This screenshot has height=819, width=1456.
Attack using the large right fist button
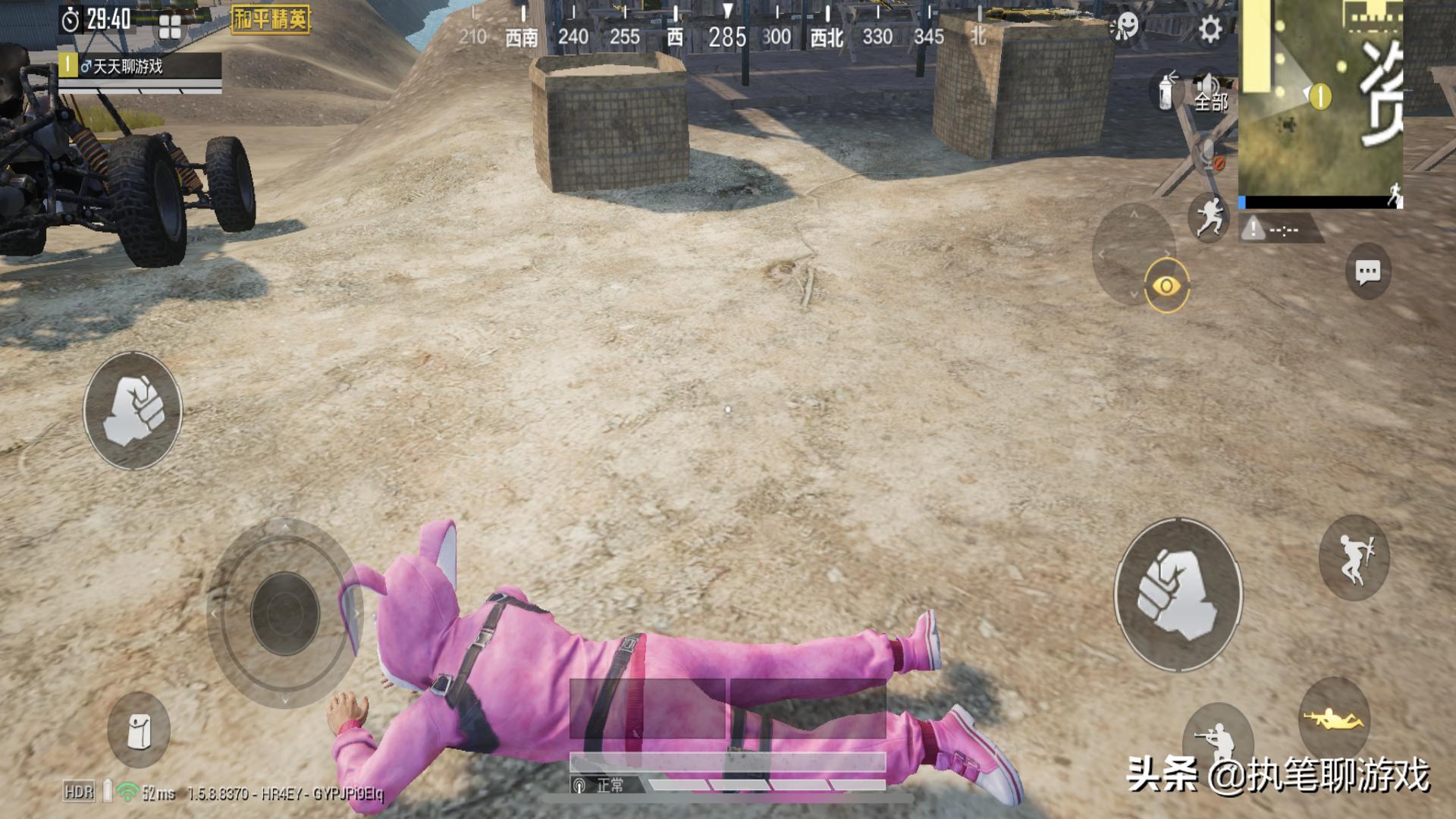1177,595
